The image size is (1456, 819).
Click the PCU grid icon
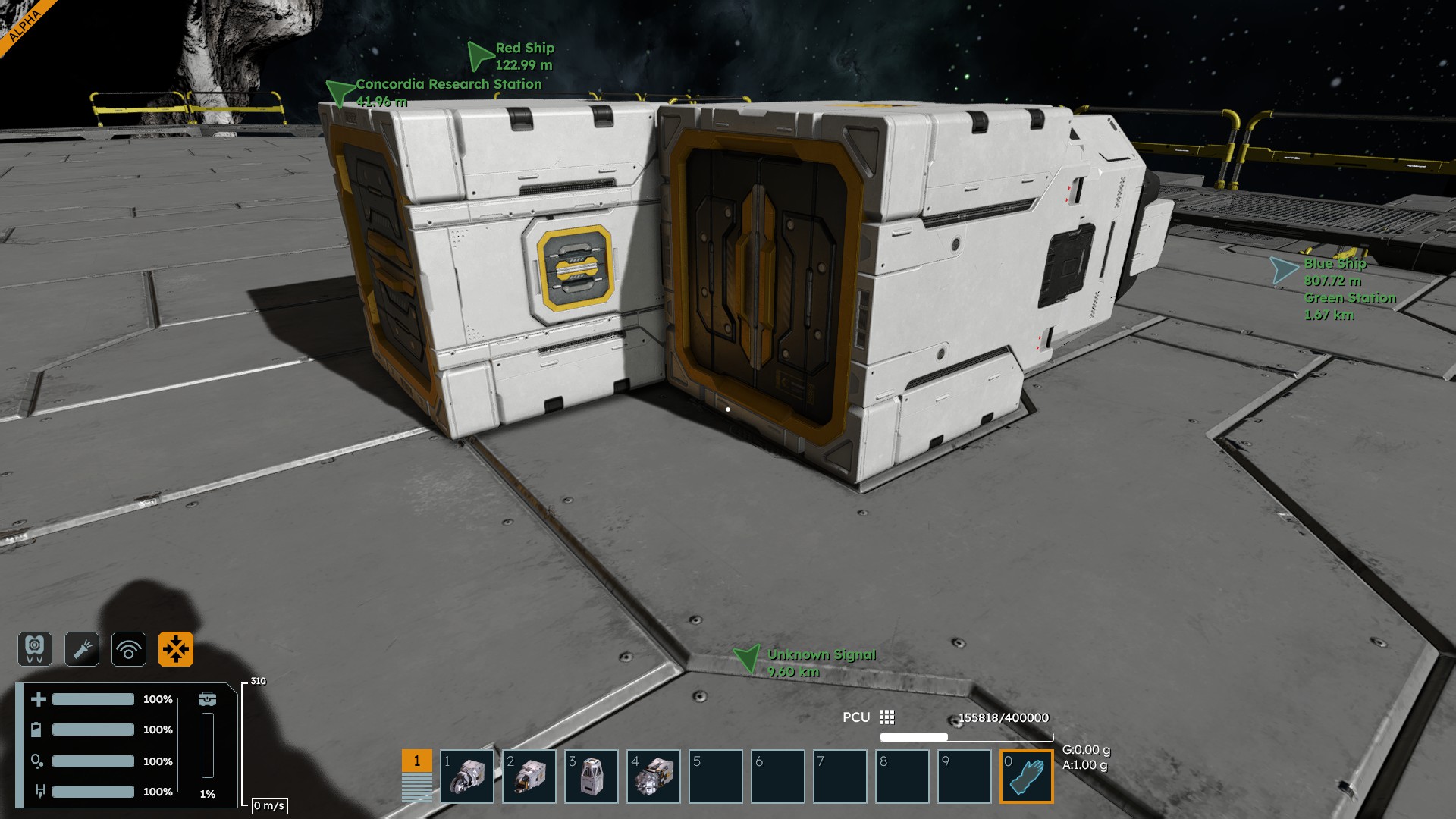click(x=886, y=717)
